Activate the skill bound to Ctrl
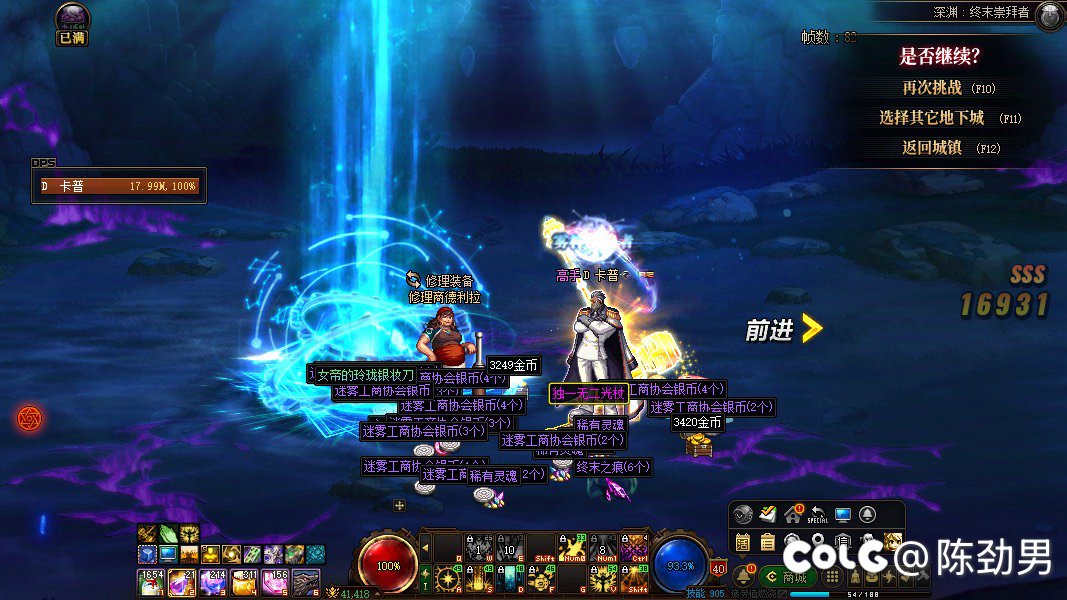 tap(634, 548)
